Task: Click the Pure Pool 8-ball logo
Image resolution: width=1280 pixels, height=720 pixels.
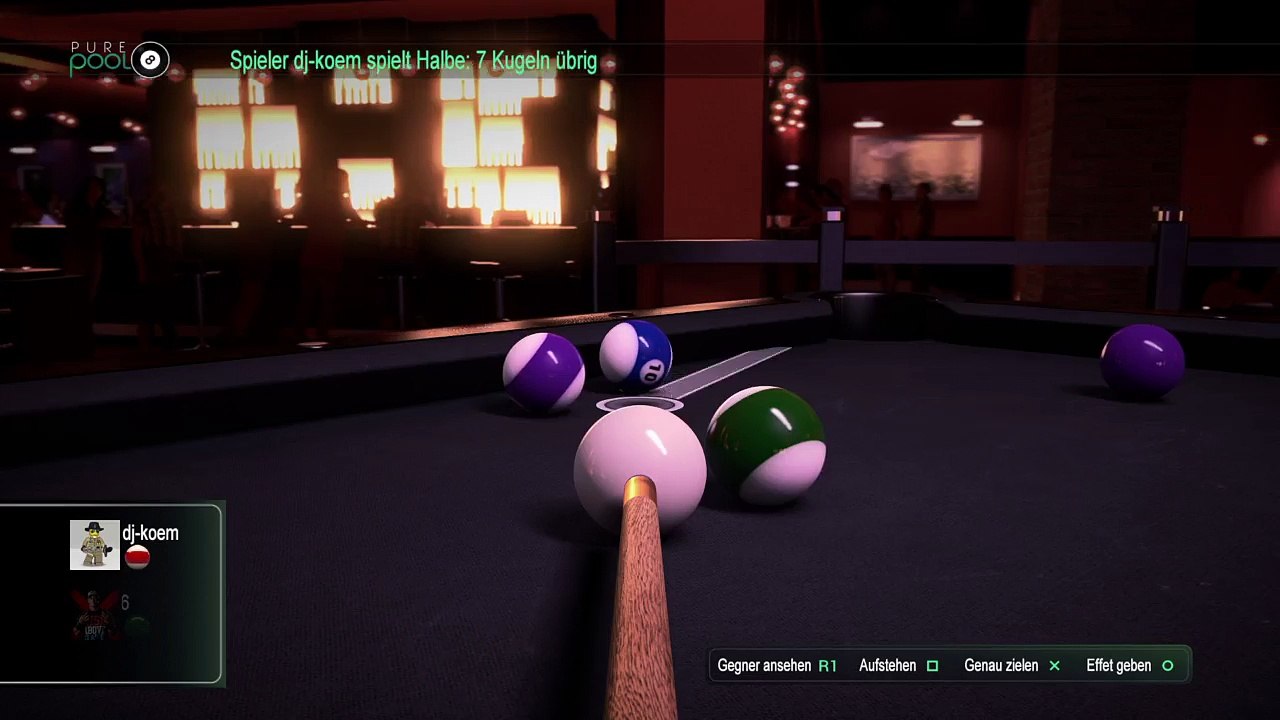Action: 150,60
